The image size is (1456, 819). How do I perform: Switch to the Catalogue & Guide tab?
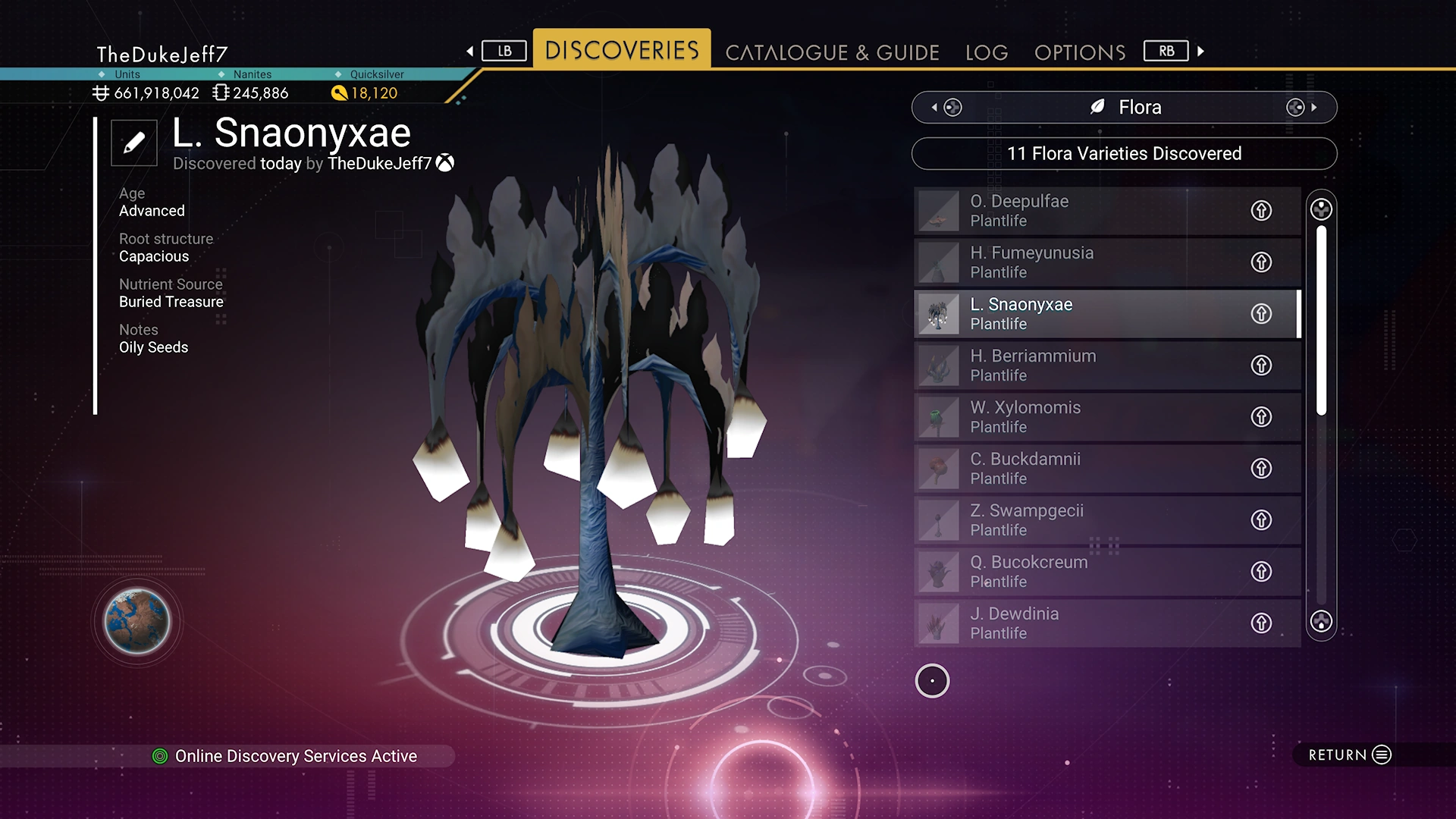pos(832,52)
